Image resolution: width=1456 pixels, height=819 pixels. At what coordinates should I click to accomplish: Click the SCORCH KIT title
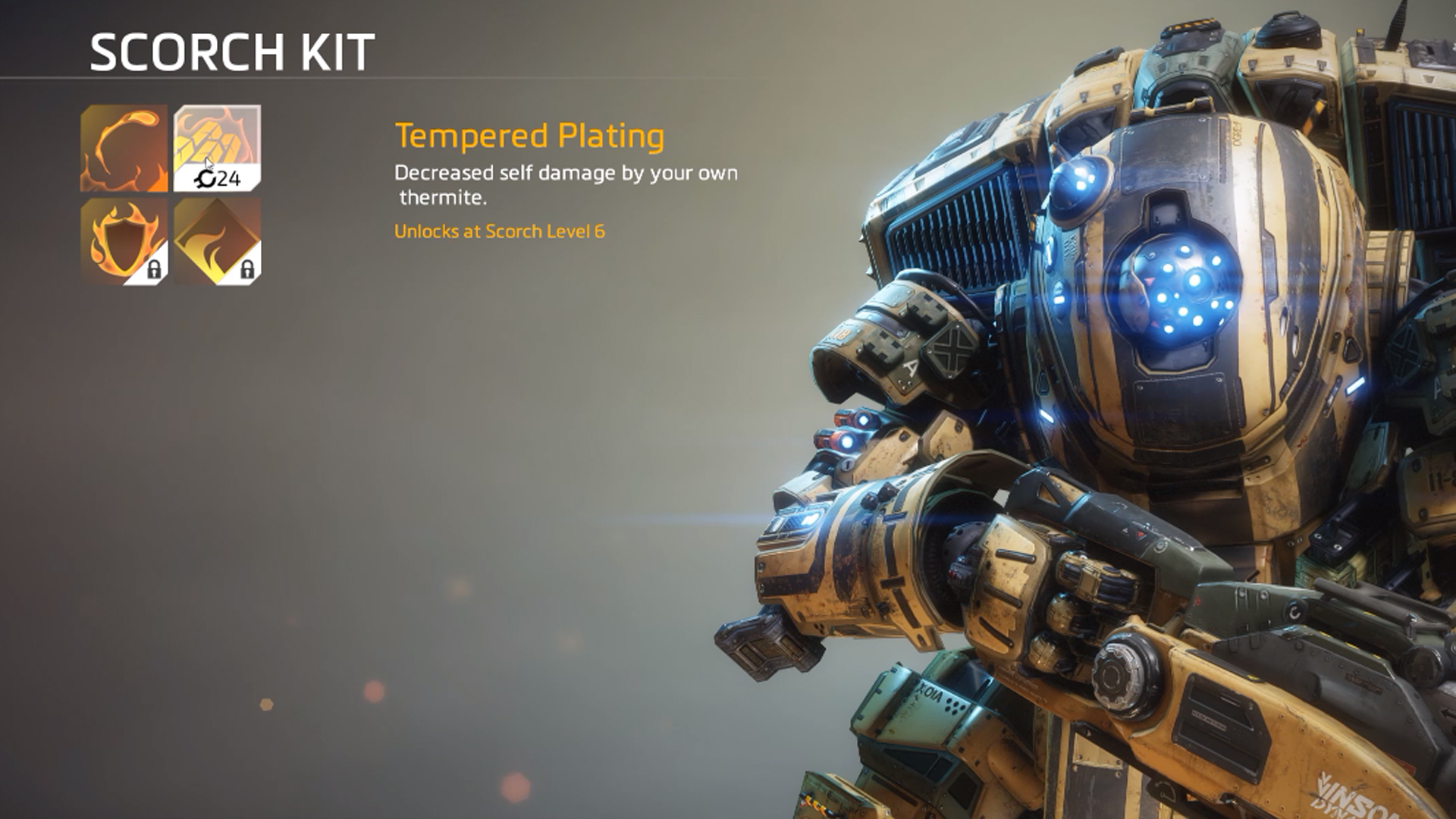[231, 51]
